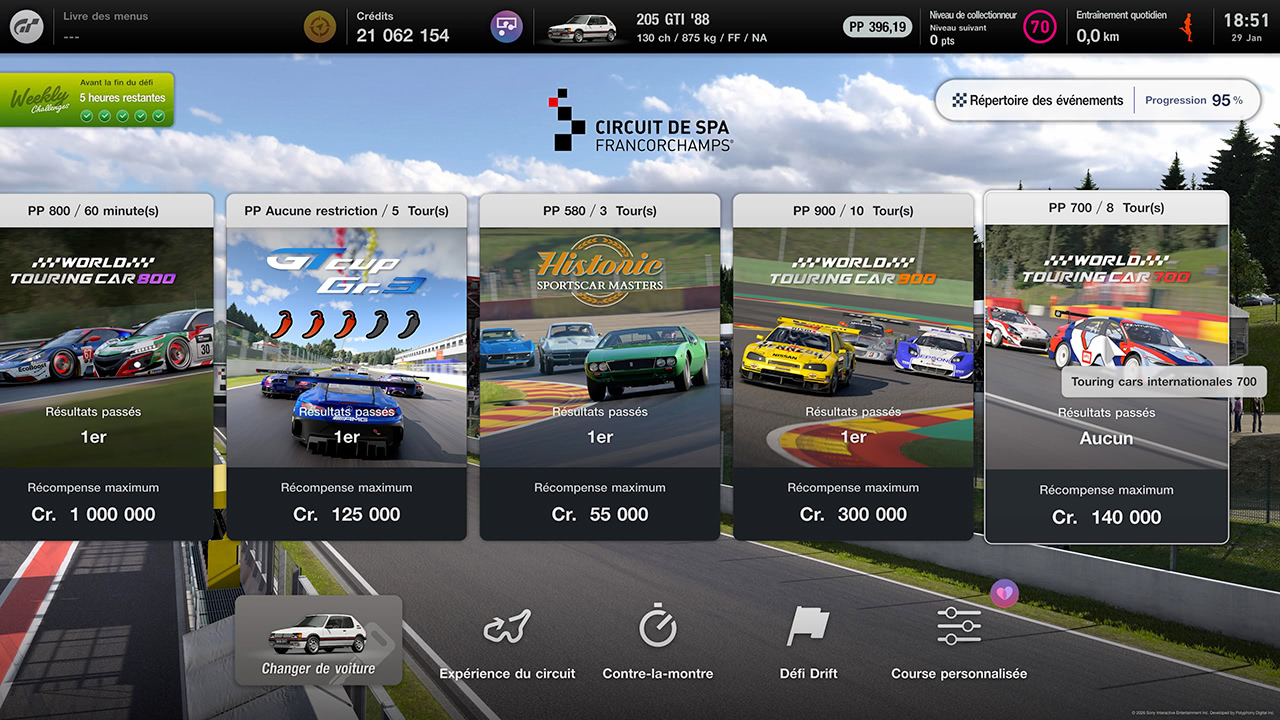This screenshot has width=1280, height=720.
Task: Open Course personnalisée settings icon
Action: point(959,640)
